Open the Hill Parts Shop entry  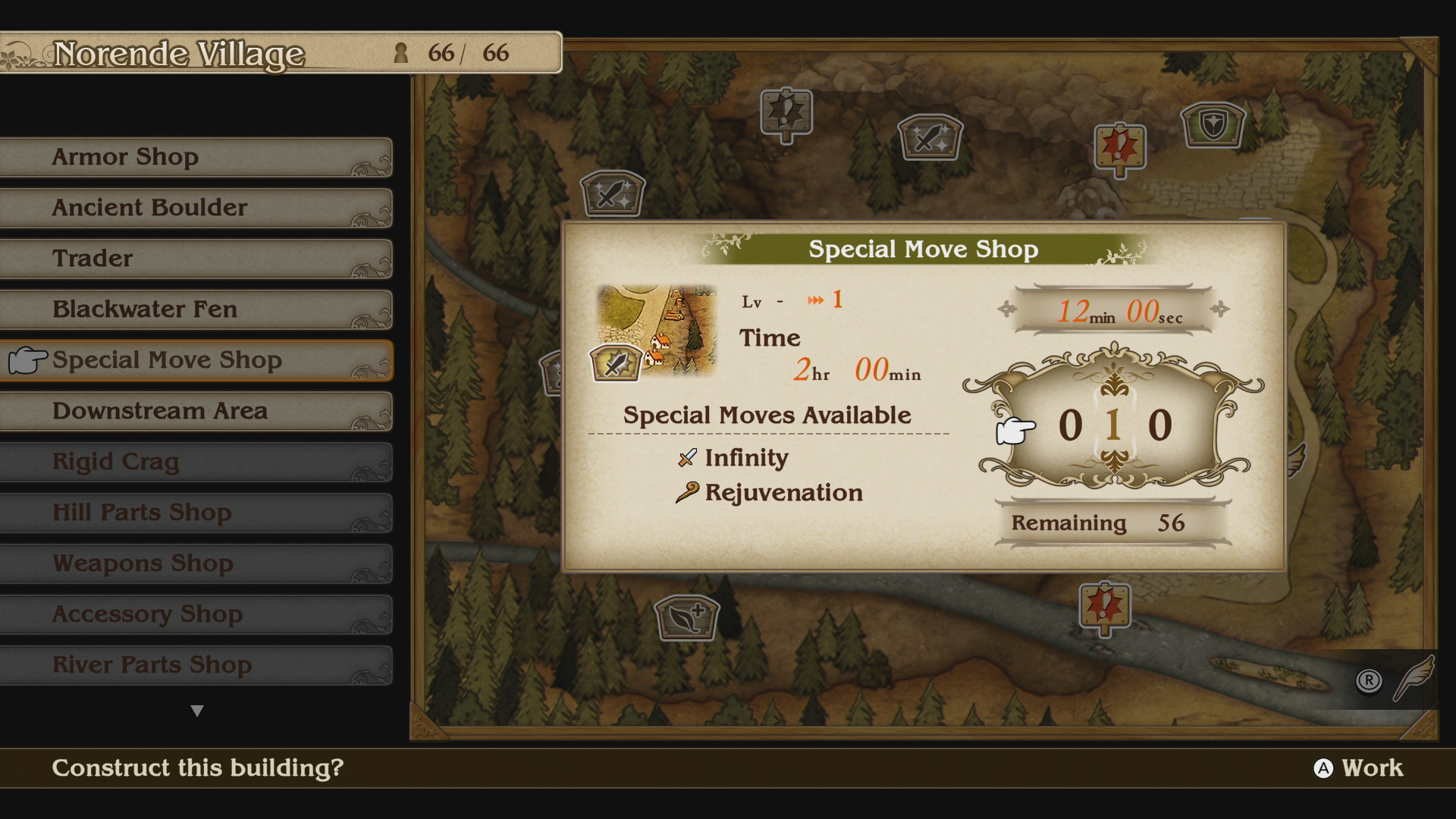point(196,513)
